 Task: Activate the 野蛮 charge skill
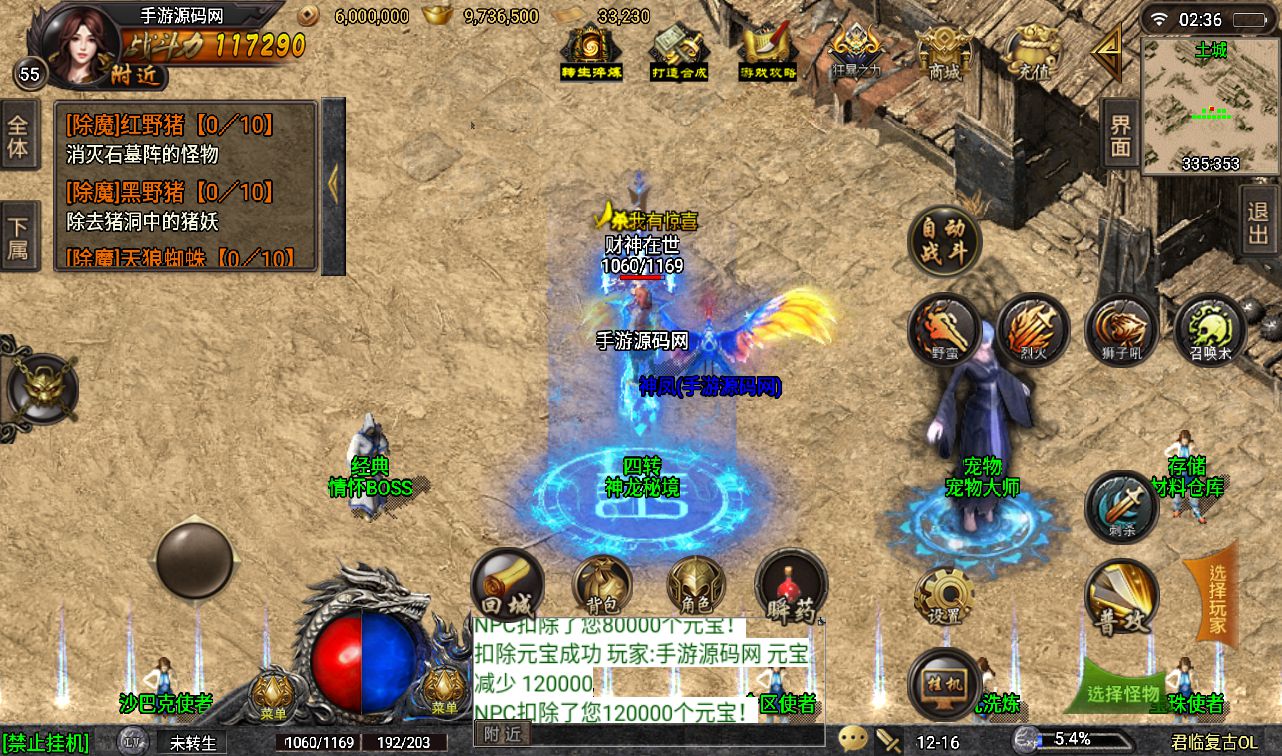[944, 328]
